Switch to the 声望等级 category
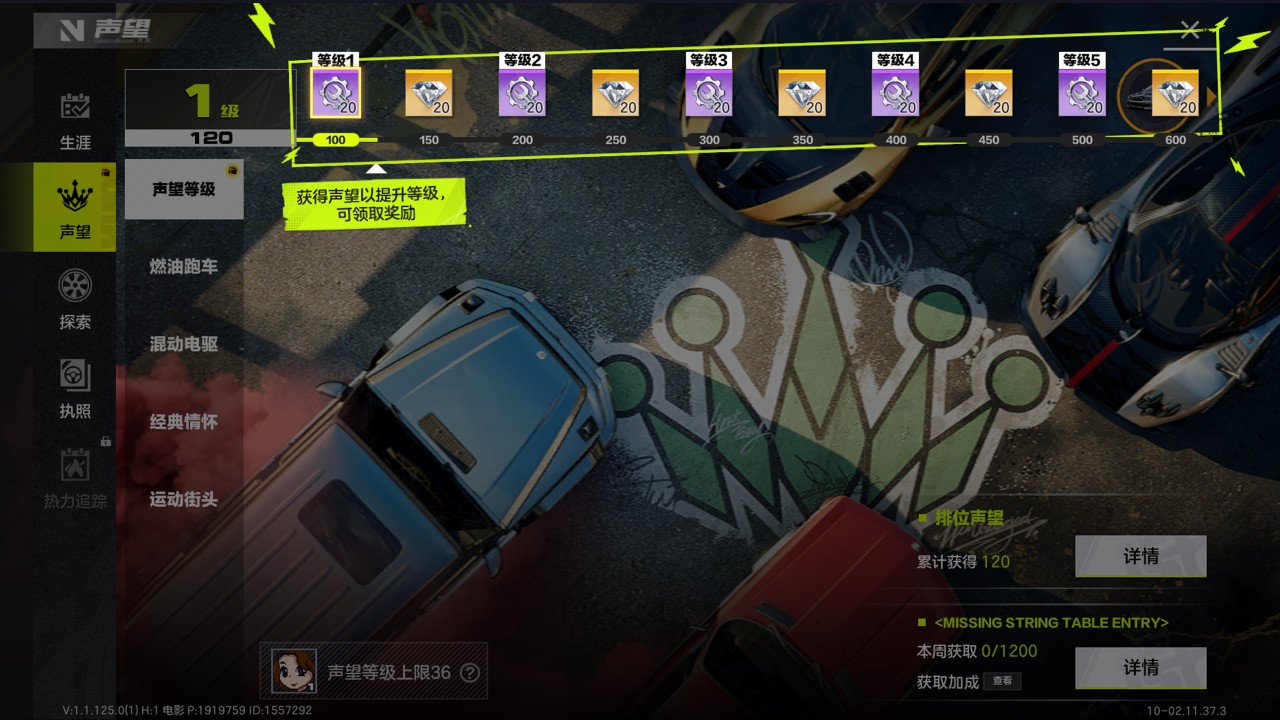This screenshot has width=1280, height=720. click(184, 189)
